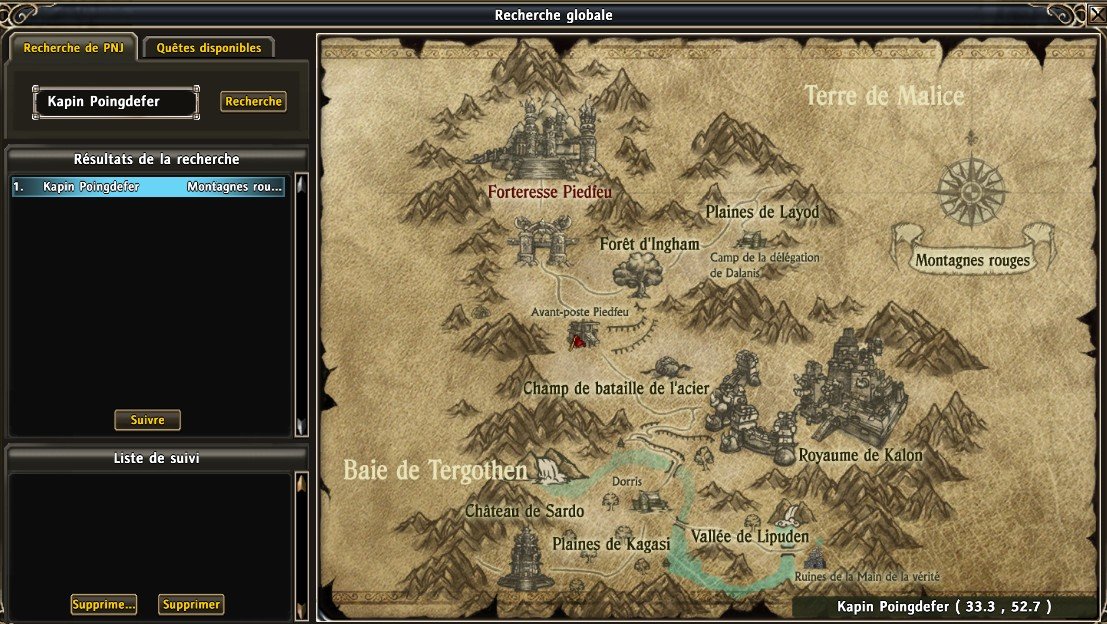The height and width of the screenshot is (624, 1107).
Task: Click the NPC name search field
Action: [x=120, y=101]
